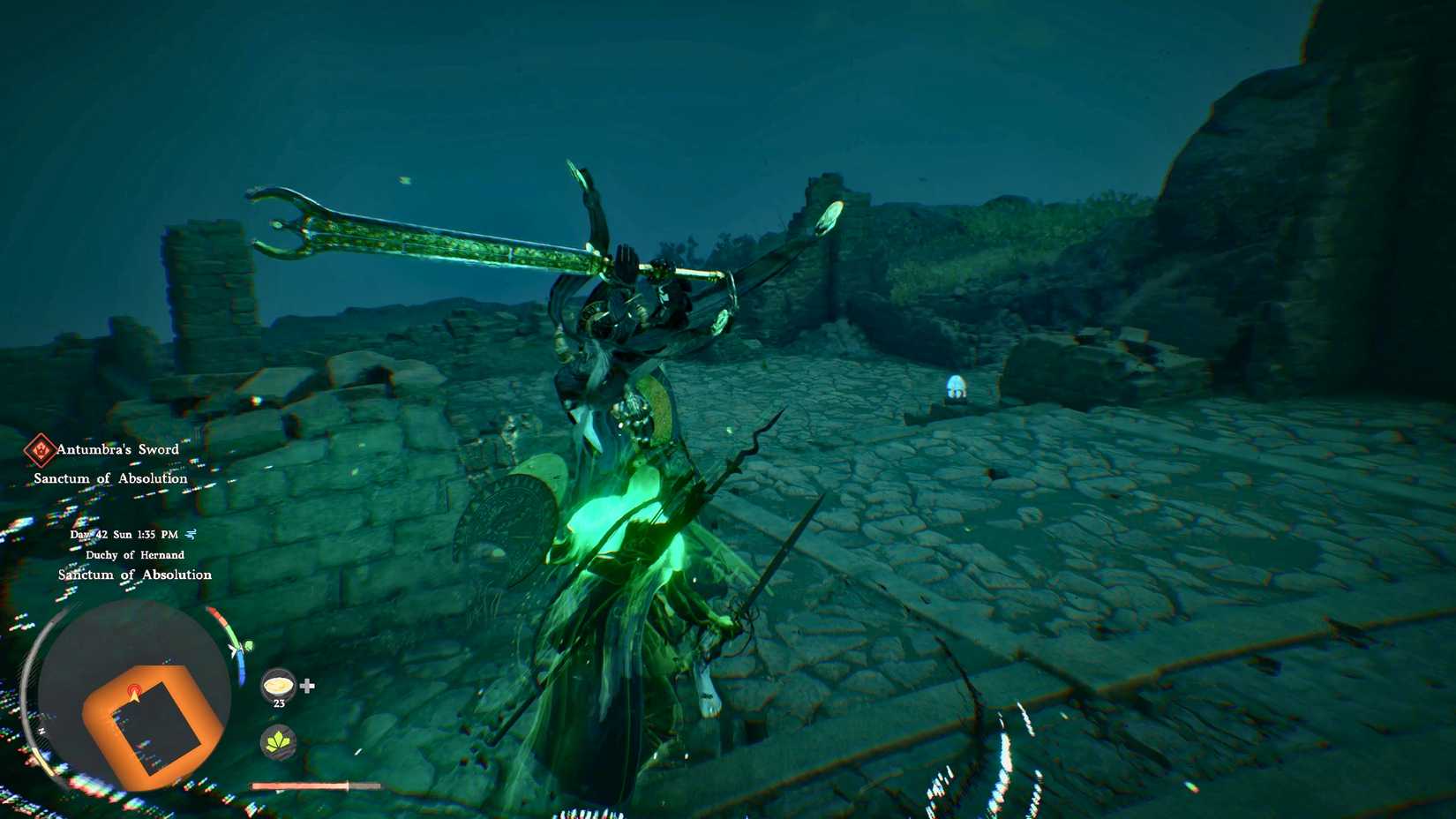Select the N compass marker on the minimap
Screen dimensions: 1456x819
(x=41, y=729)
